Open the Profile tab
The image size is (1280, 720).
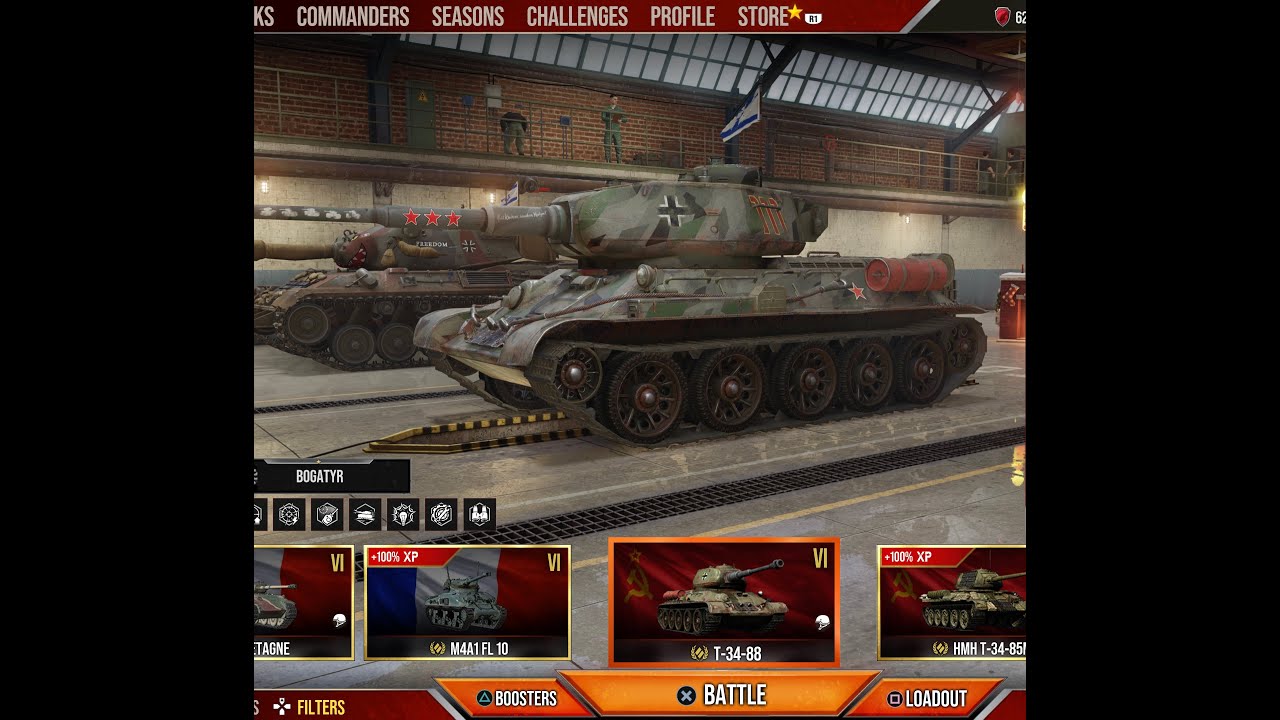tap(682, 17)
